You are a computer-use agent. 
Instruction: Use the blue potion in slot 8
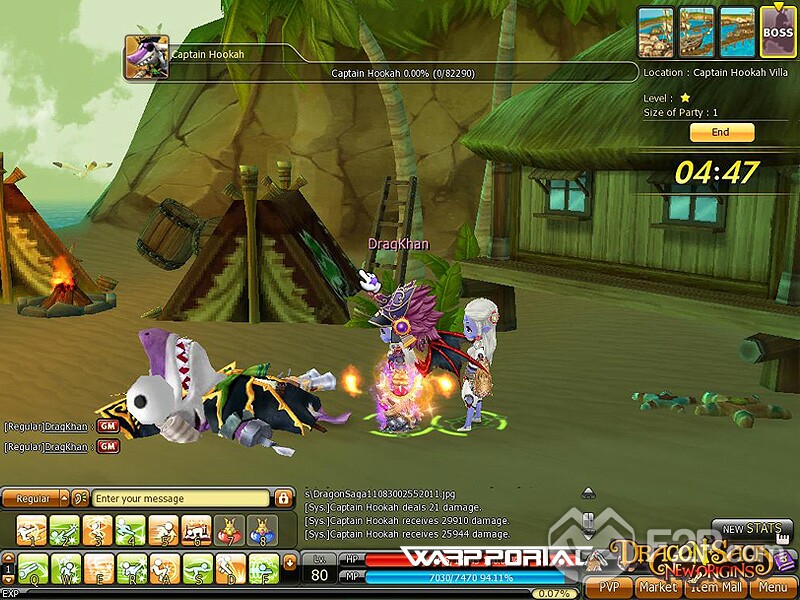click(x=263, y=529)
